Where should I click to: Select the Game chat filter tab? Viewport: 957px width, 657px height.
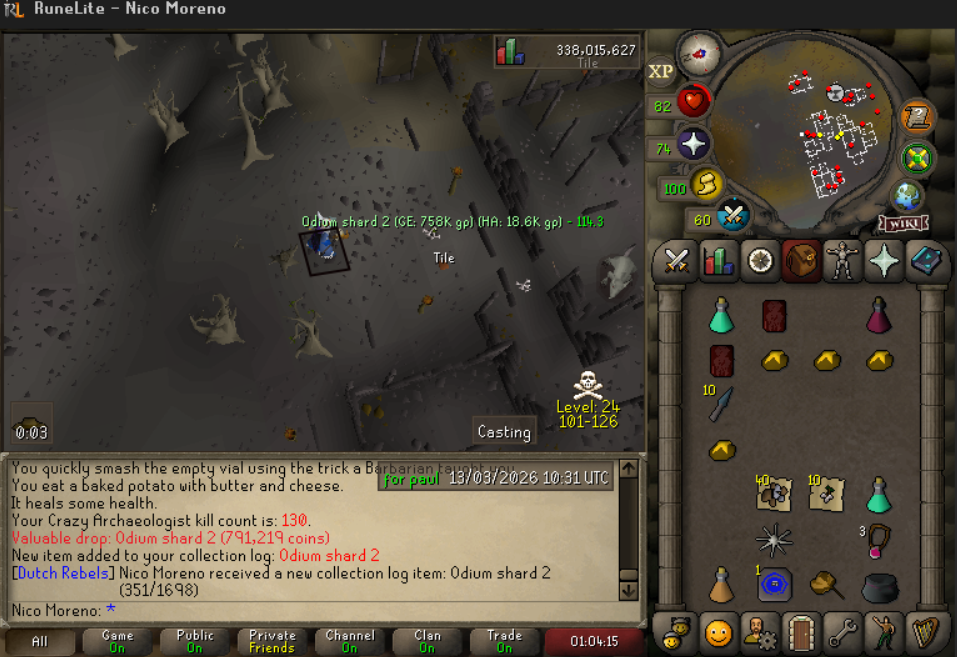click(x=118, y=641)
